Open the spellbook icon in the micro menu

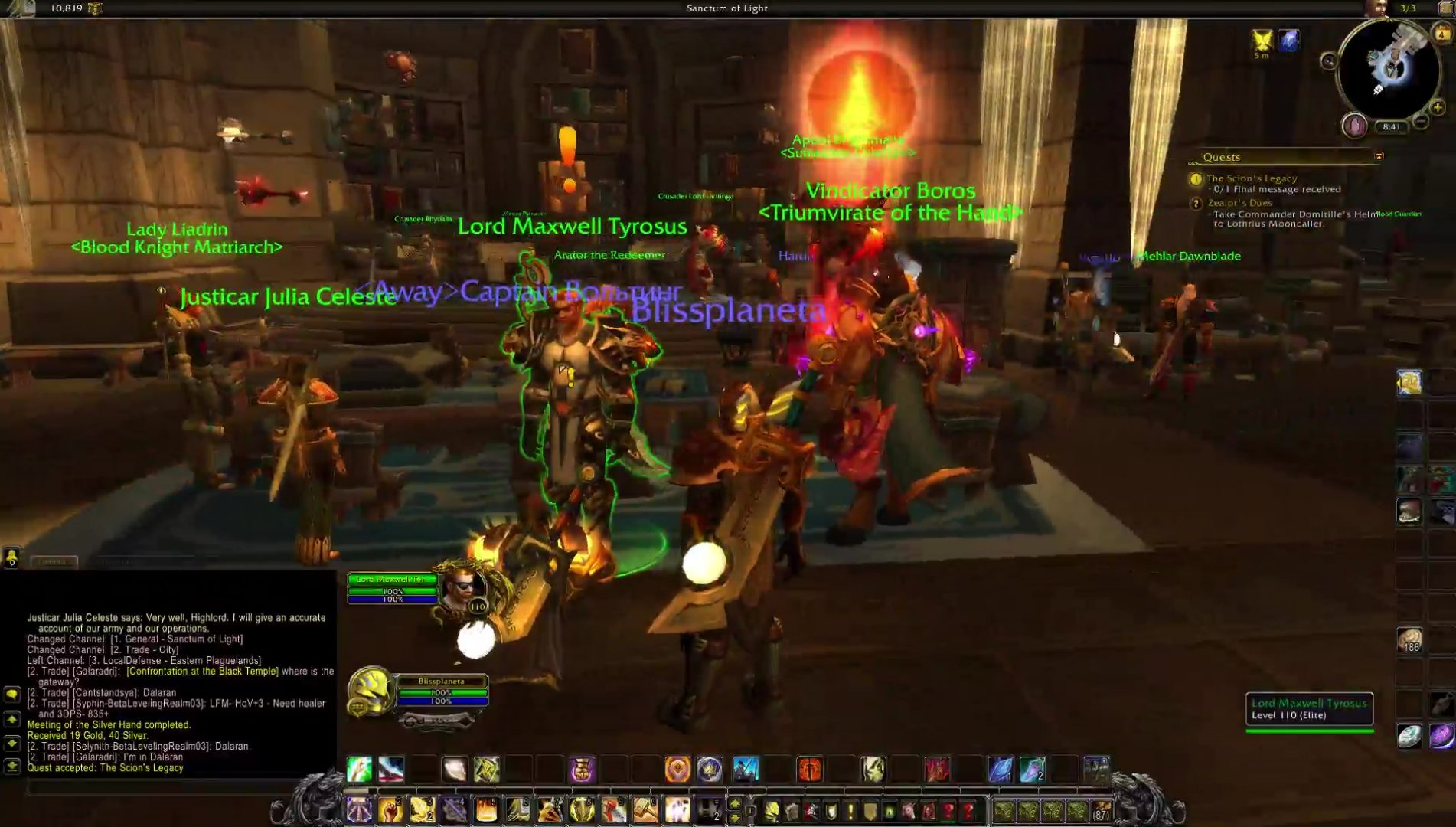pos(792,810)
